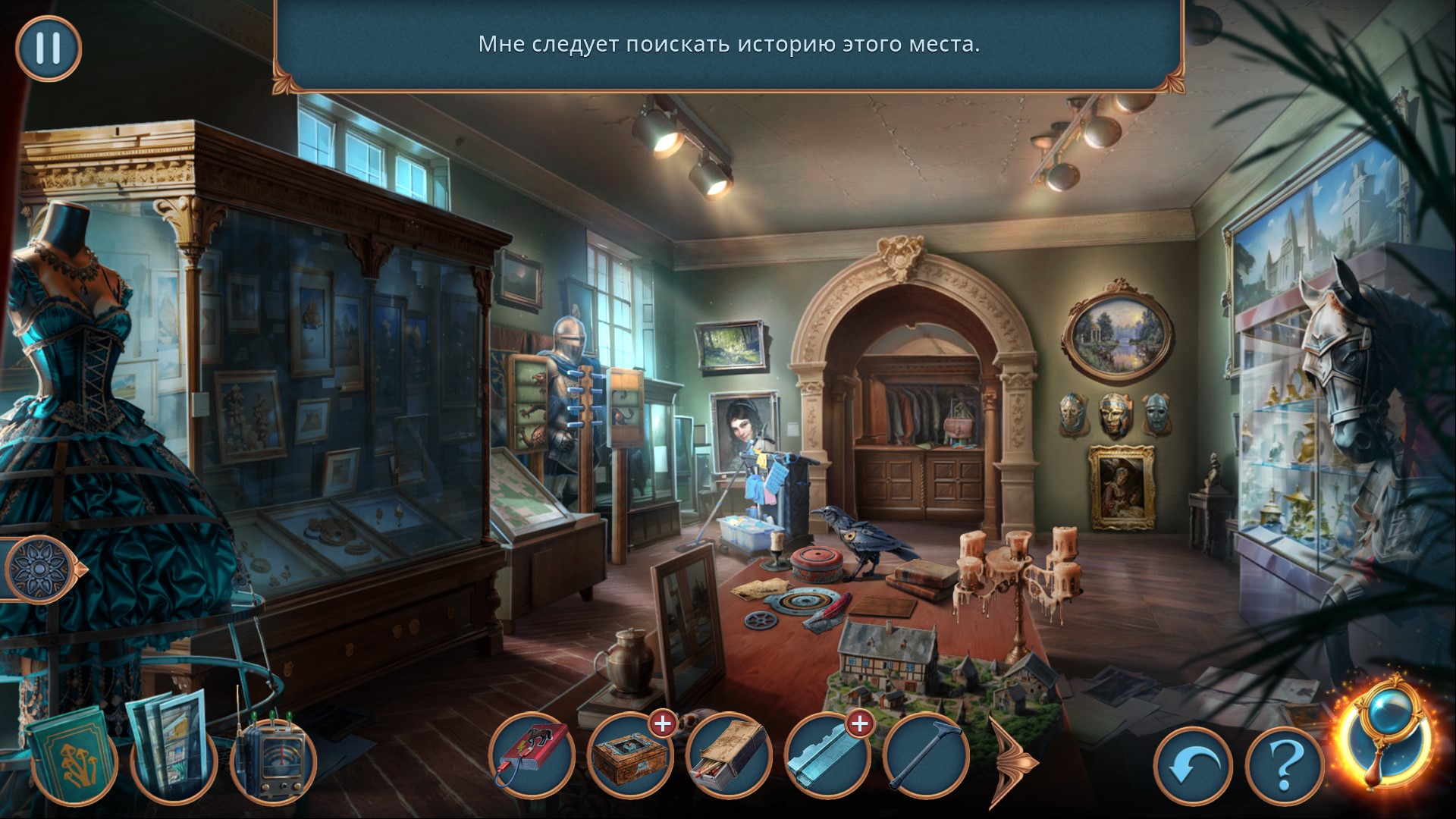Pause the game with the pause button
The height and width of the screenshot is (819, 1456).
coord(48,48)
